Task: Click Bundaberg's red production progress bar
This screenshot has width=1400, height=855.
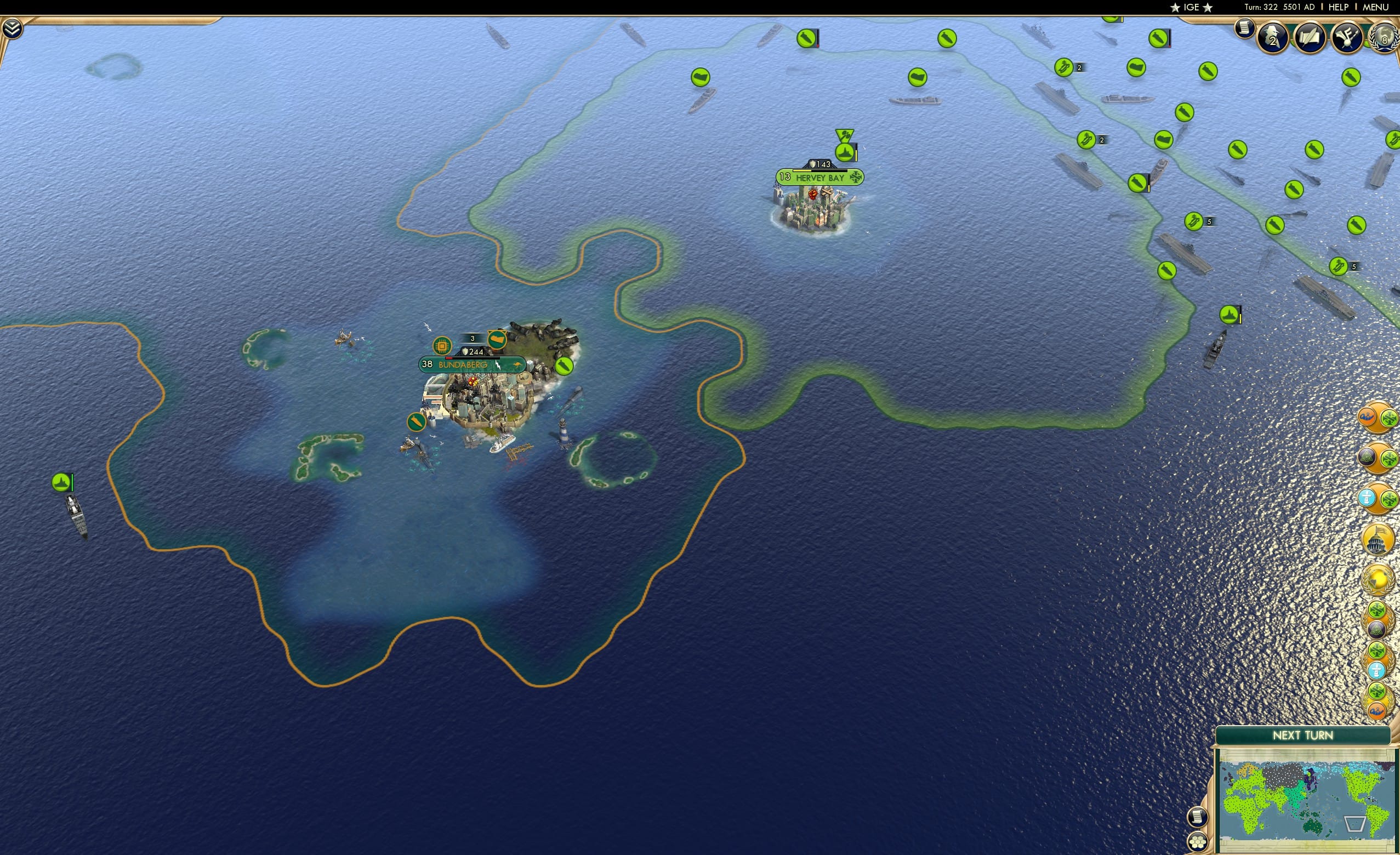Action: pyautogui.click(x=449, y=358)
